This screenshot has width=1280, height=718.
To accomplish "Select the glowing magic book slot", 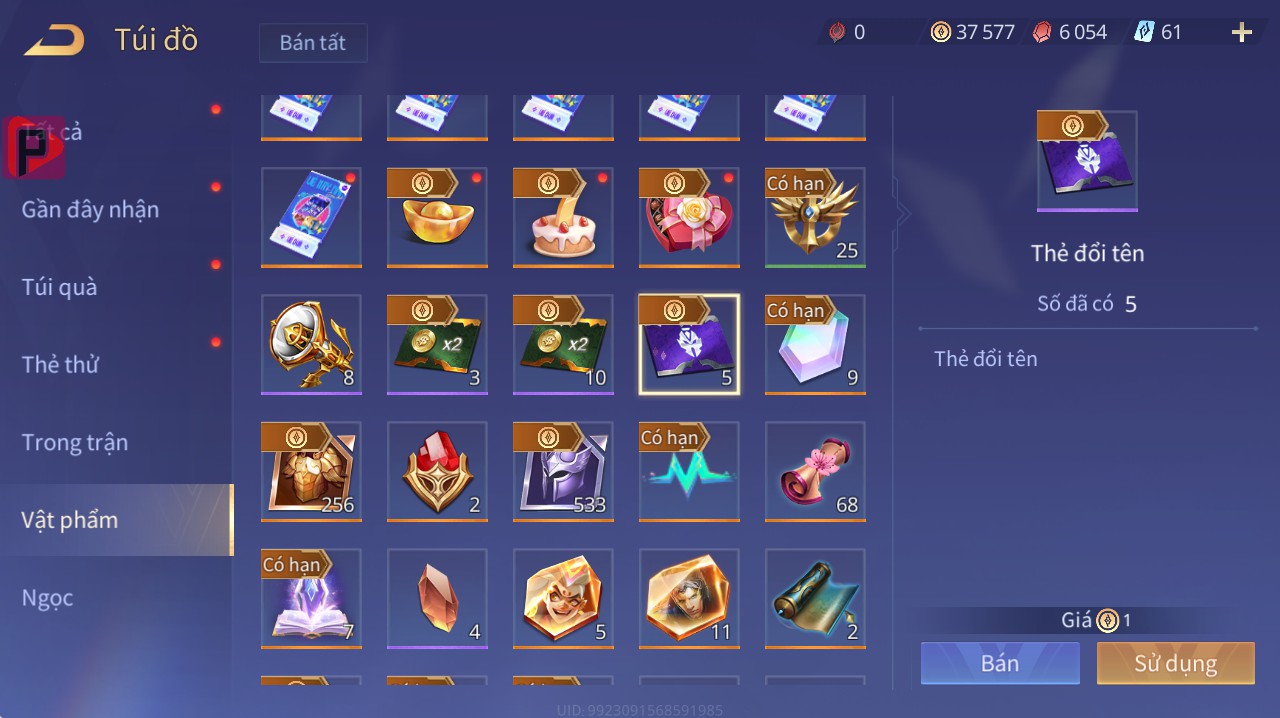I will (x=311, y=598).
